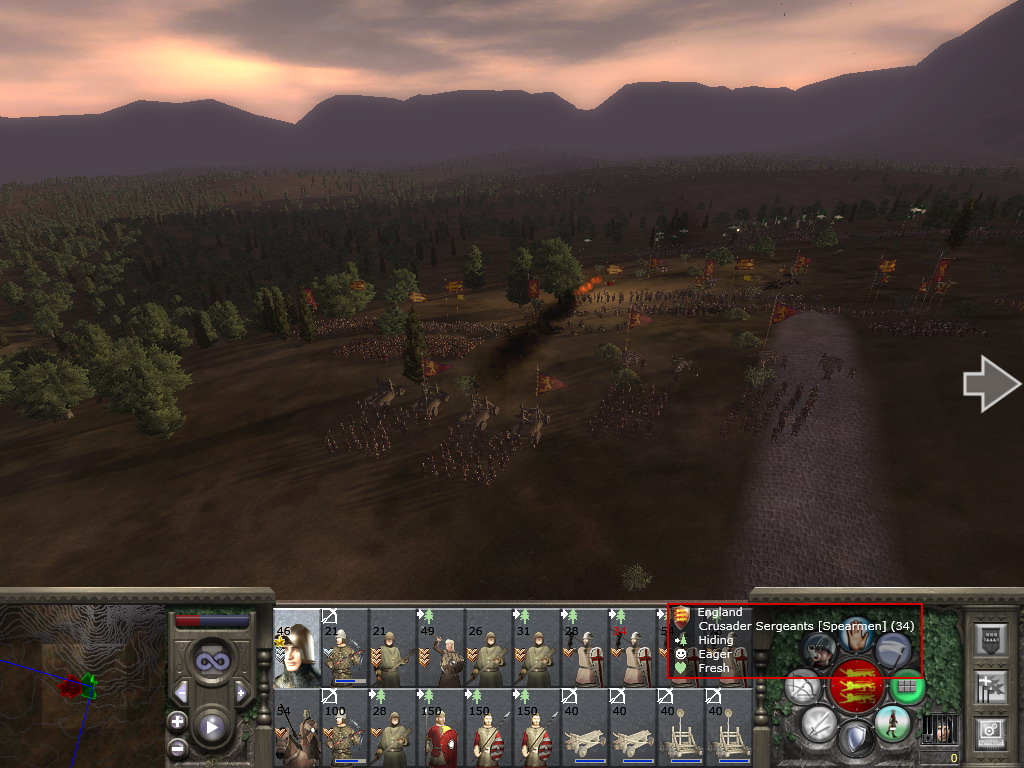Toggle fire at will bow icon
Screen dimensions: 1024x768
803,686
